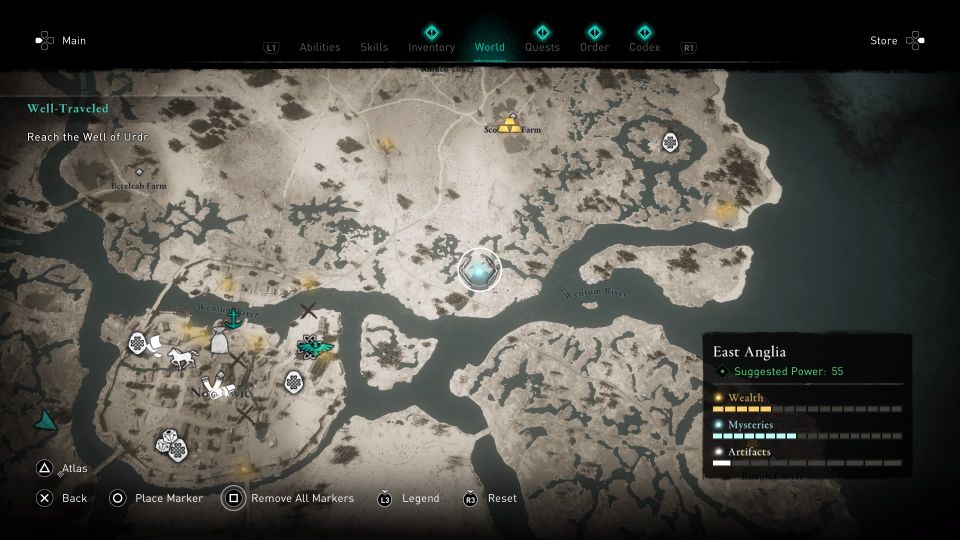Select the white sack merchant marker
The width and height of the screenshot is (960, 540).
tap(219, 344)
